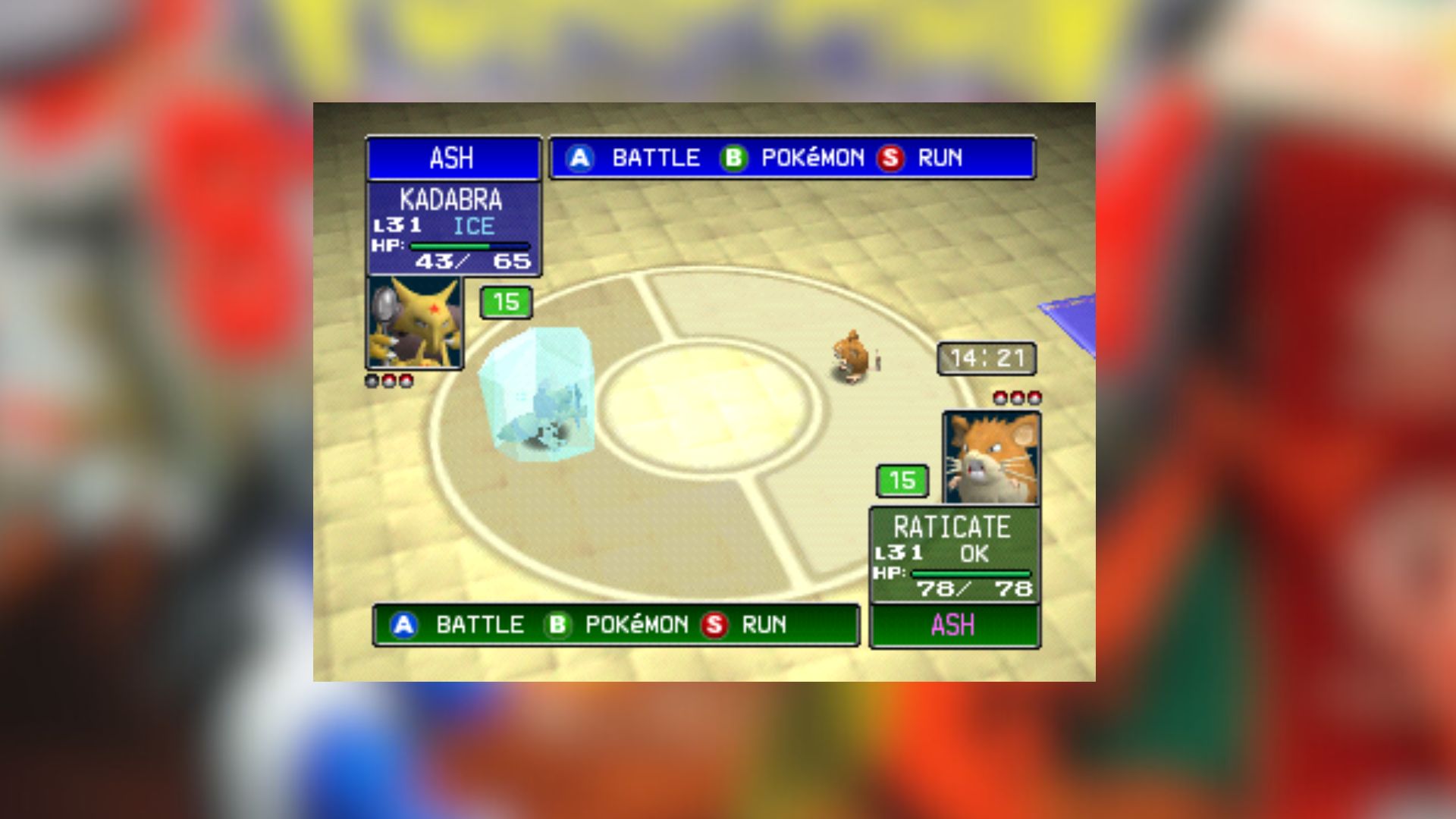The image size is (1456, 819).
Task: Open the green 15 timer badge near Kadabra
Action: click(506, 301)
